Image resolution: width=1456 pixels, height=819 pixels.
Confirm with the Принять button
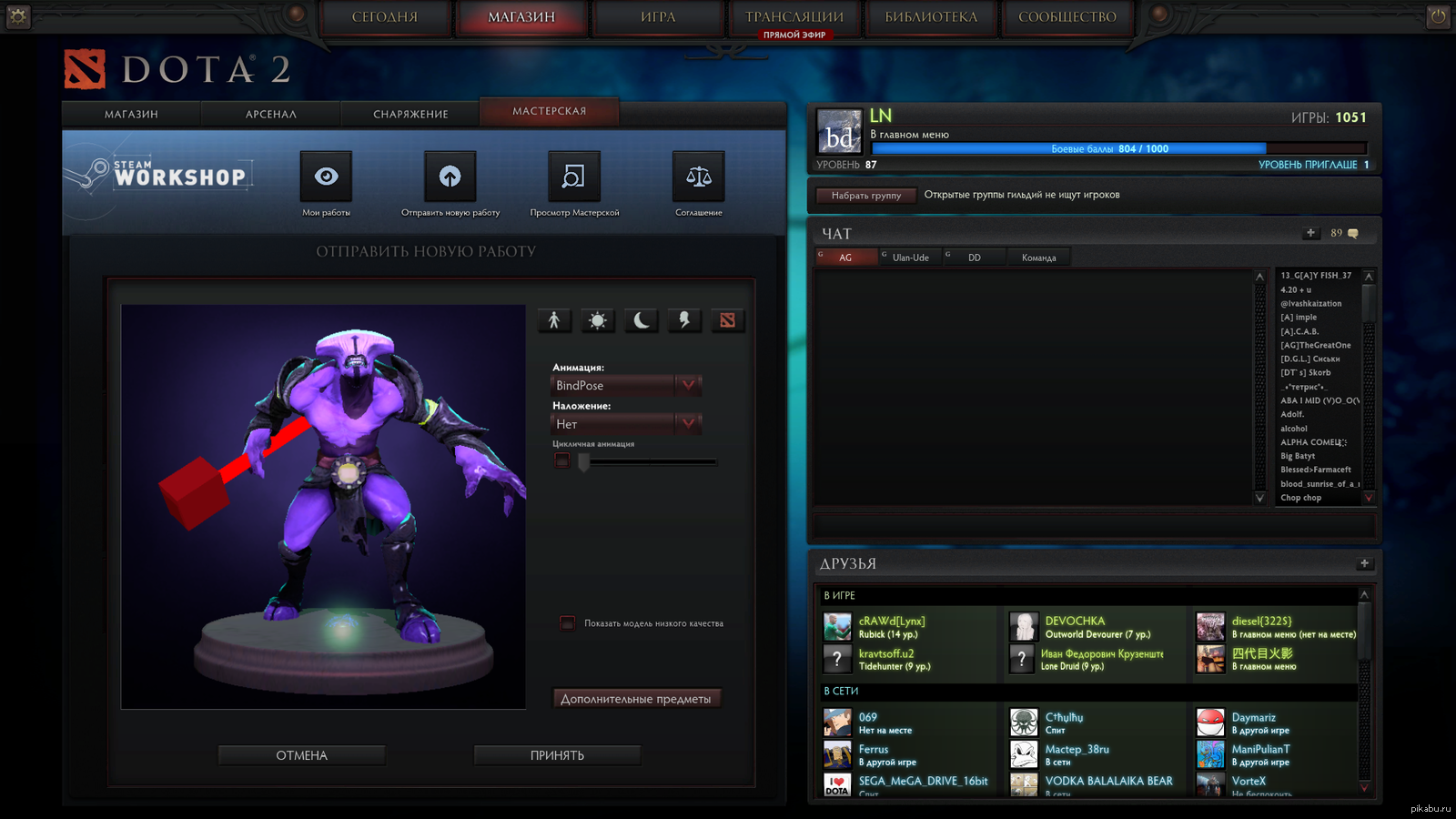[557, 755]
